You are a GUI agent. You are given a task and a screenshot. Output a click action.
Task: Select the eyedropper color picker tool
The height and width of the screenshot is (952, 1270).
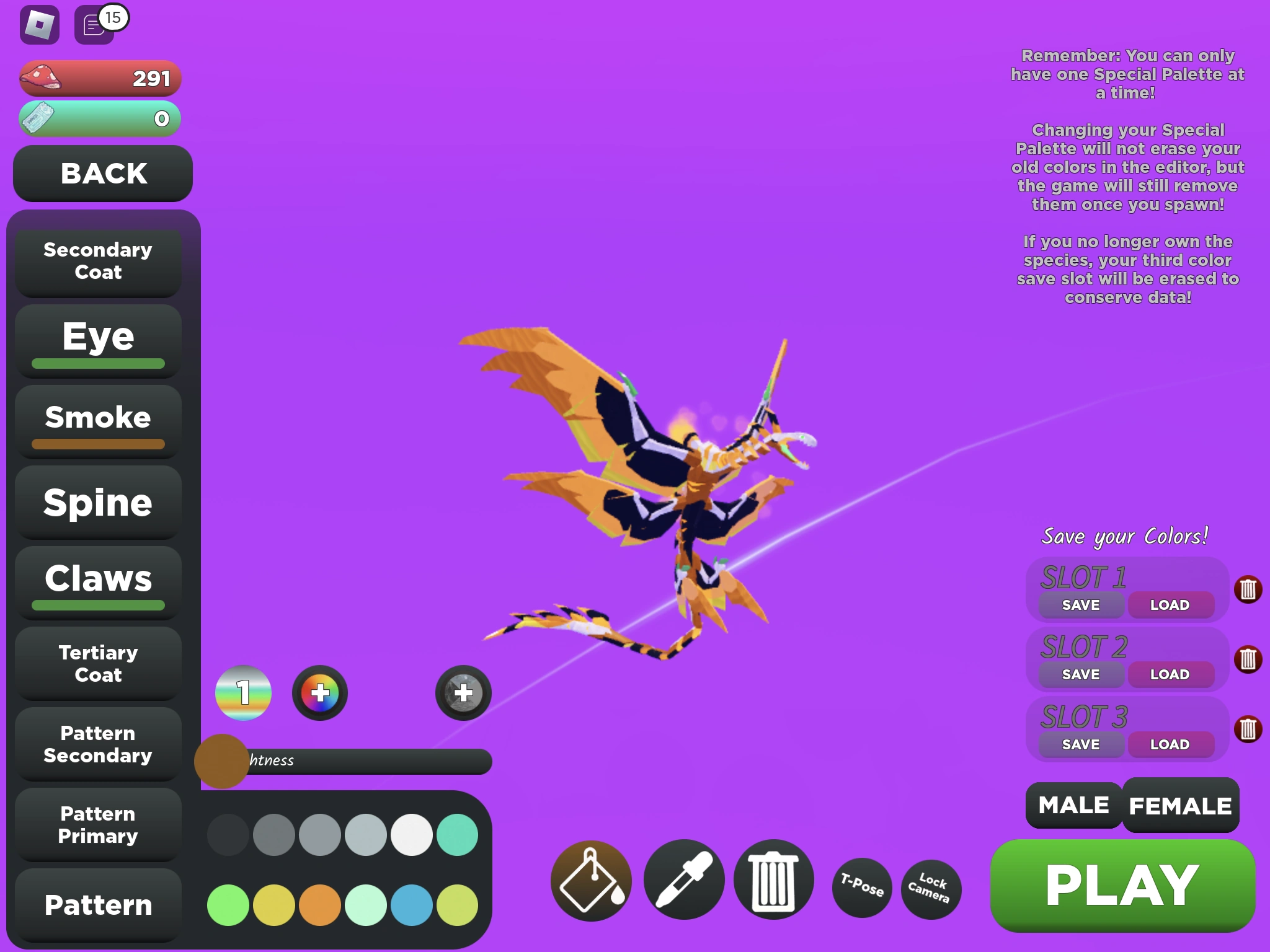tap(683, 880)
